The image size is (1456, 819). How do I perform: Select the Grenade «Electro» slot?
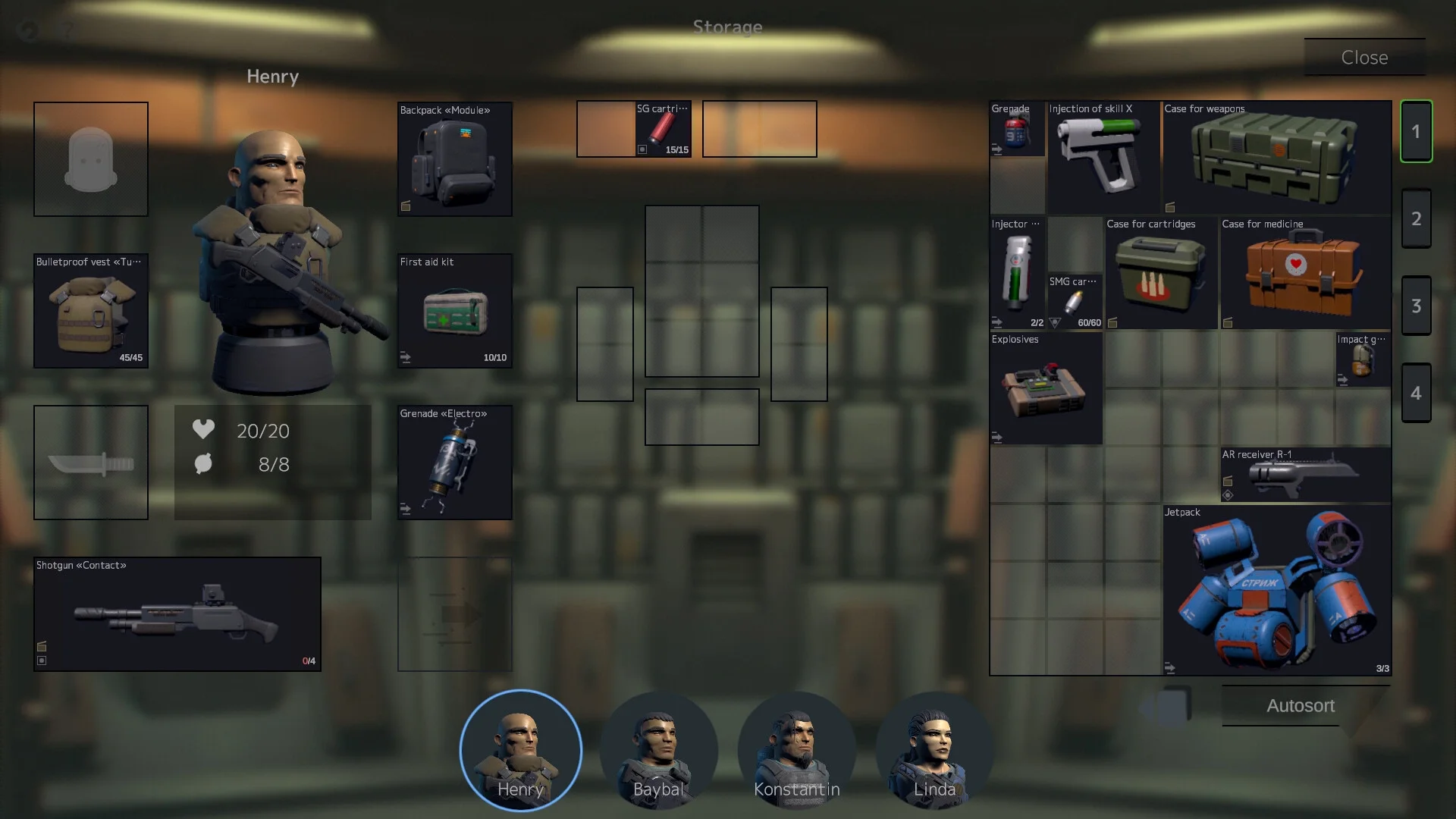point(455,463)
